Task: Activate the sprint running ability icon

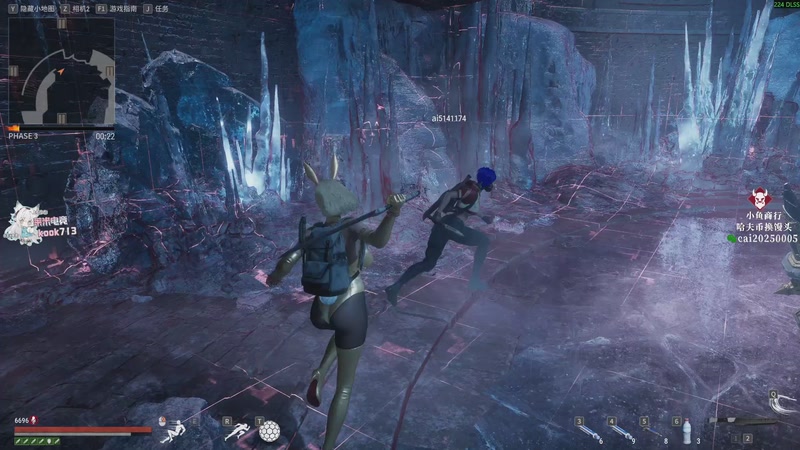Action: point(238,432)
